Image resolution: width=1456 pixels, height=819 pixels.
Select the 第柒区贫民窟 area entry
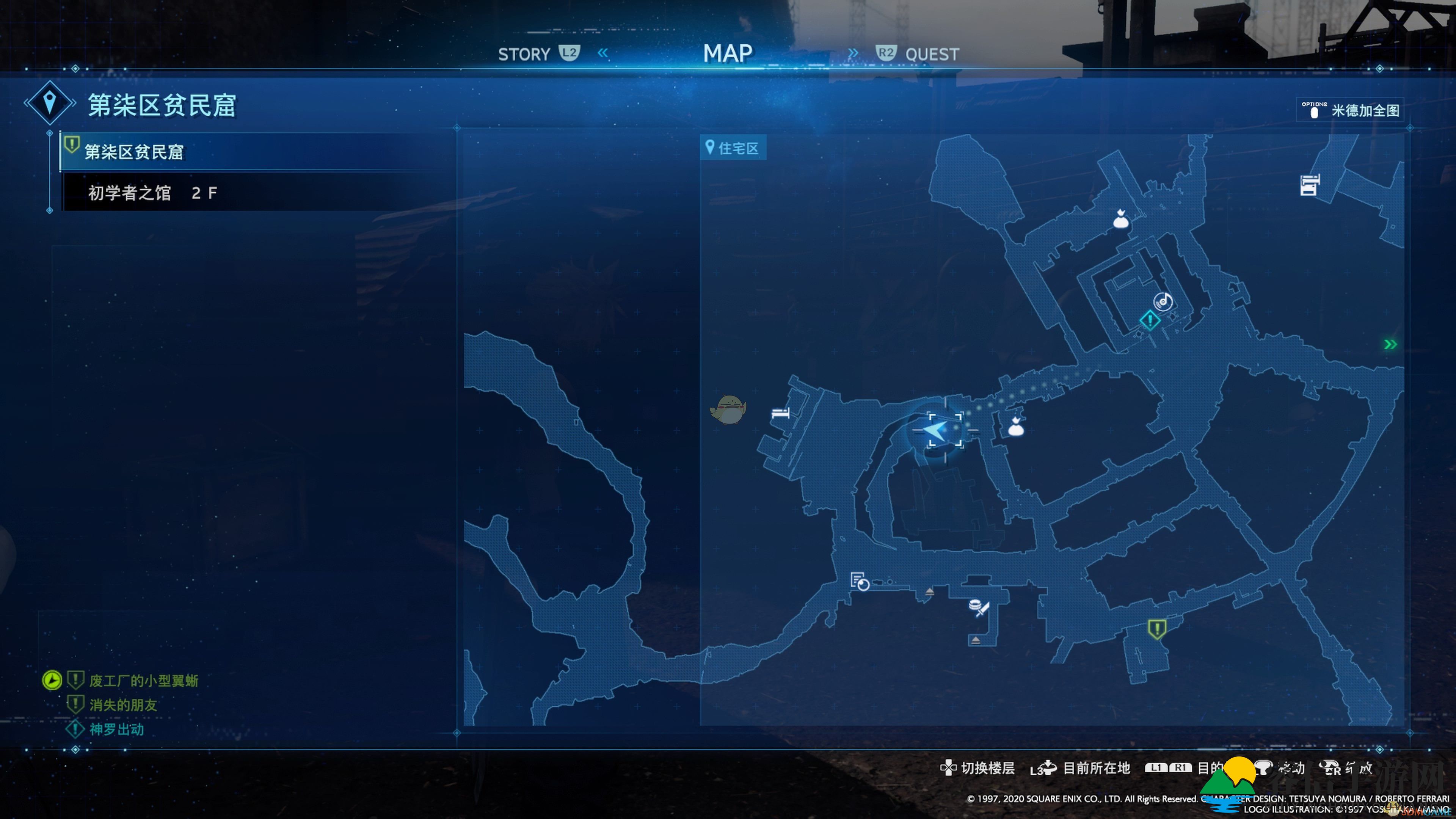(x=135, y=152)
